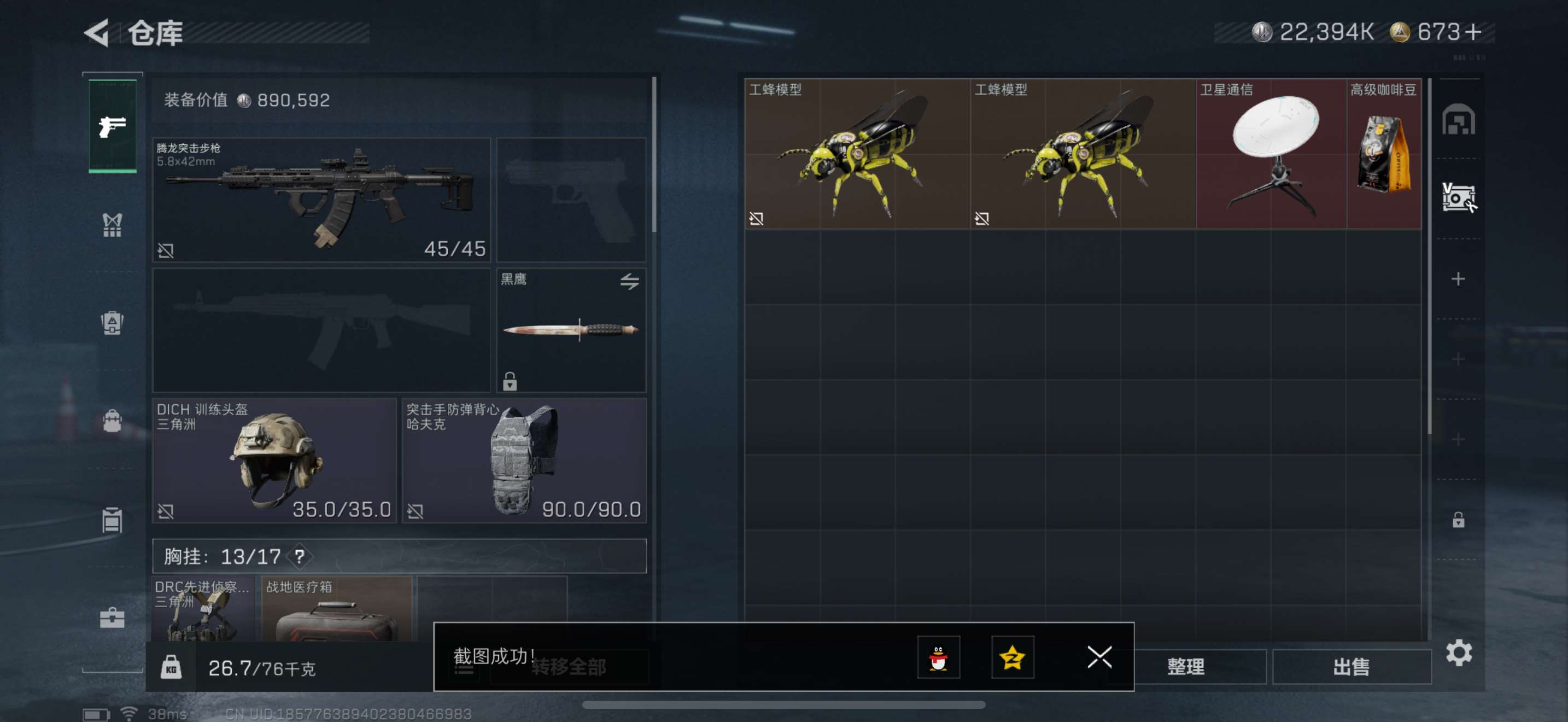1568x722 pixels.
Task: Select the 腾龙突击步枪 rifle slot
Action: click(x=321, y=200)
